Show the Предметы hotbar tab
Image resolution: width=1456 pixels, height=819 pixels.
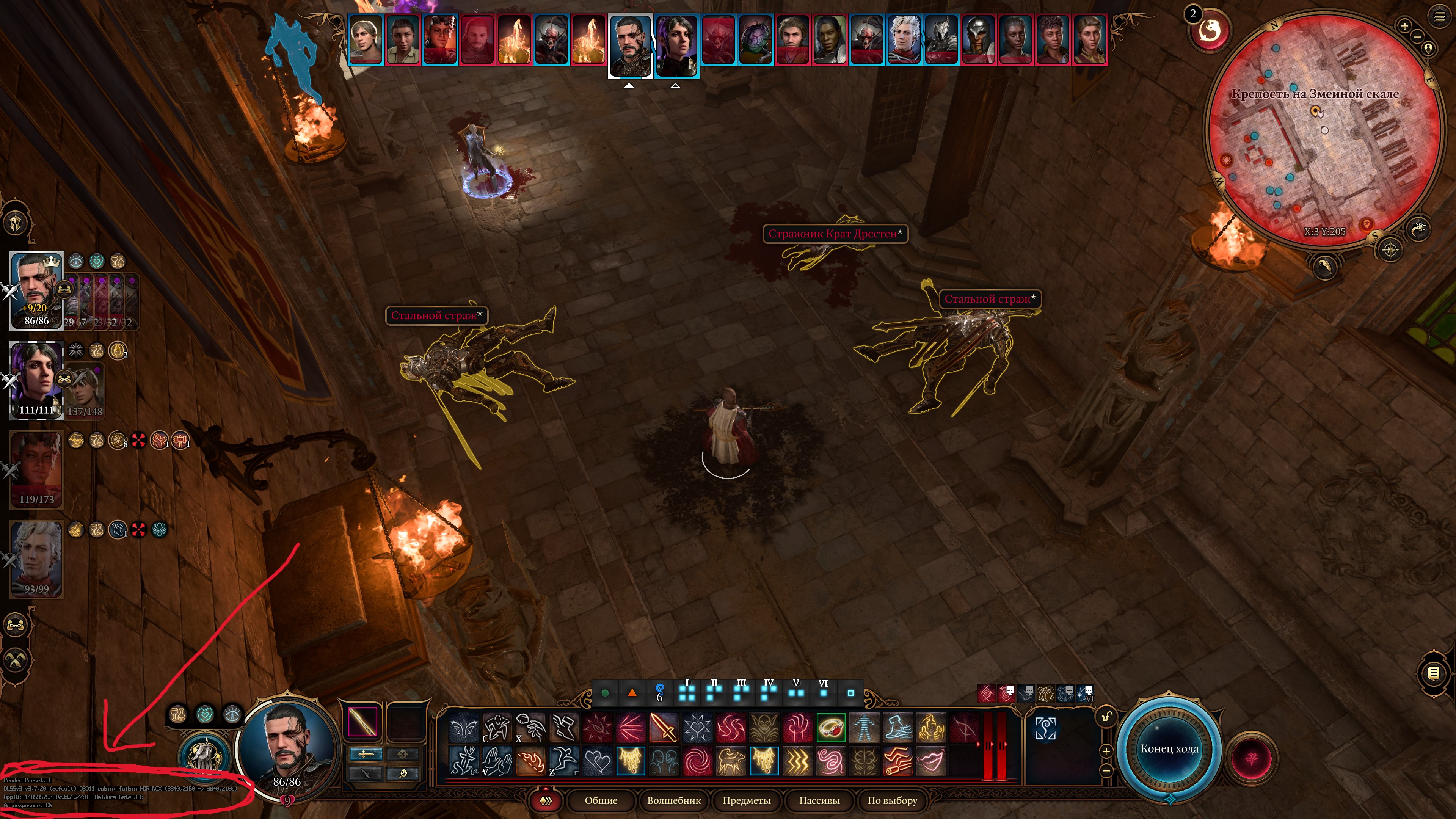[x=746, y=800]
